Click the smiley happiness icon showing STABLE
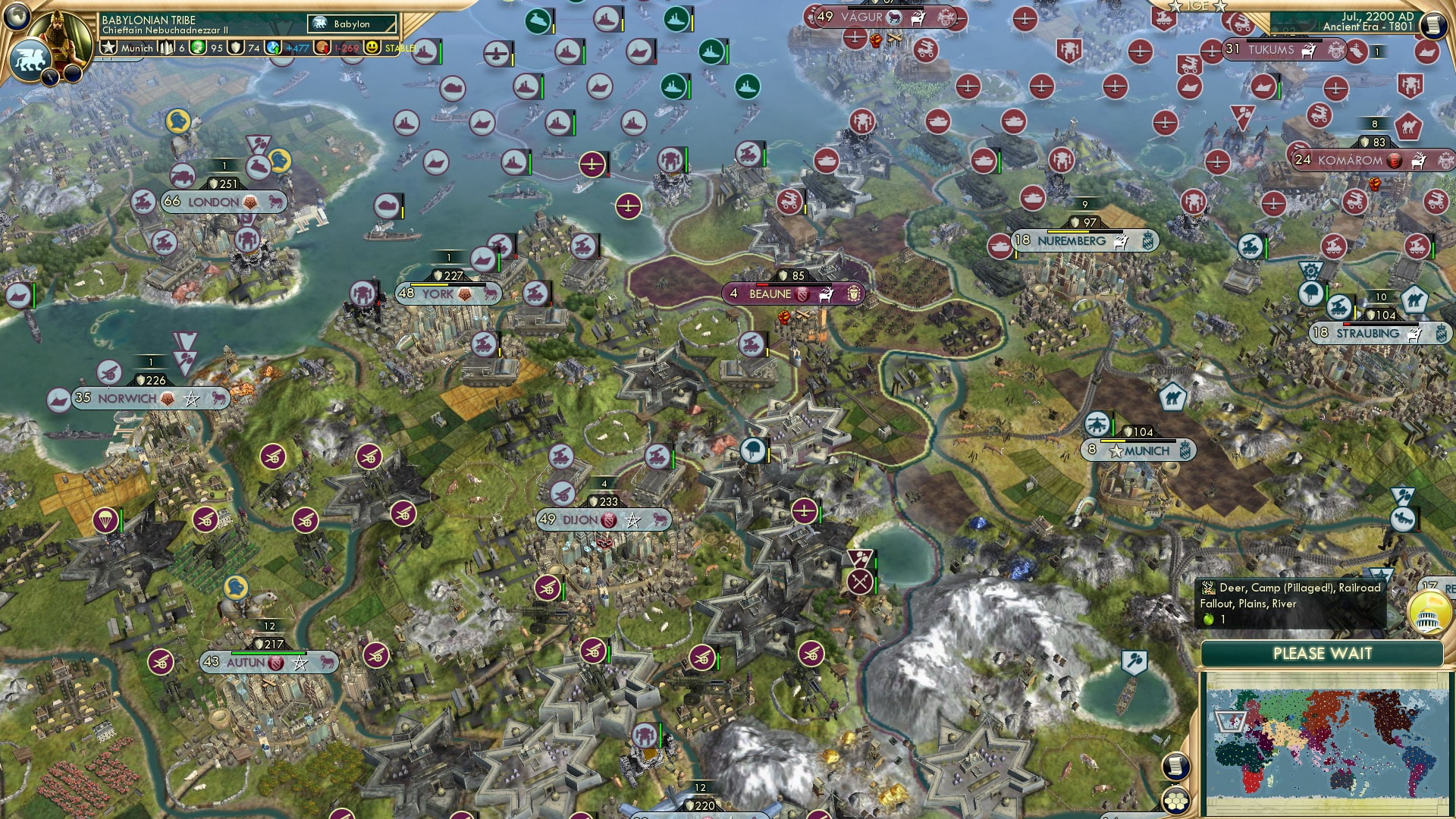Screen dimensions: 1456x819 coord(373,48)
